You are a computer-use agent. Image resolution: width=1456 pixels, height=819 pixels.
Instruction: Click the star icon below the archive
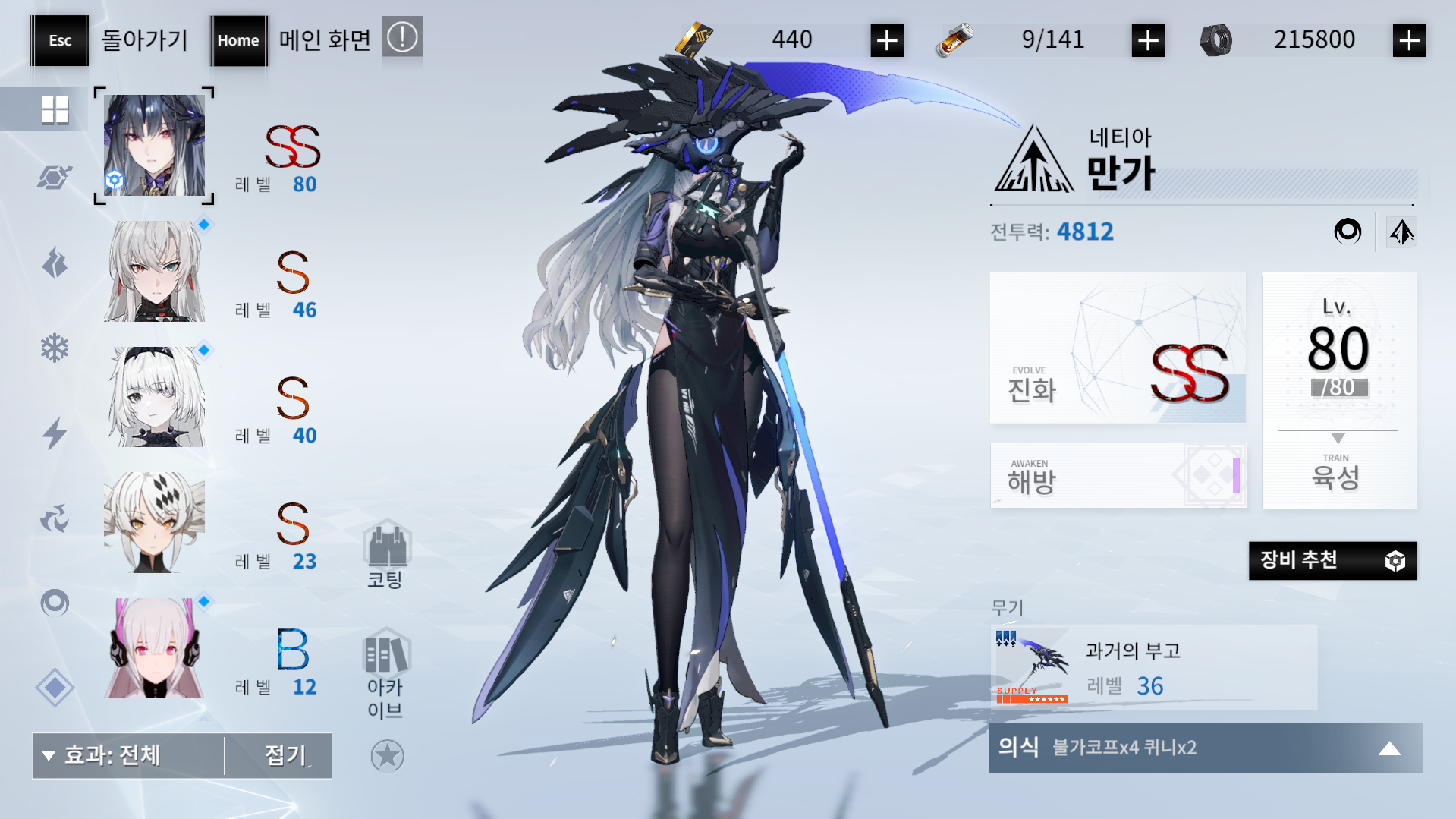click(388, 756)
